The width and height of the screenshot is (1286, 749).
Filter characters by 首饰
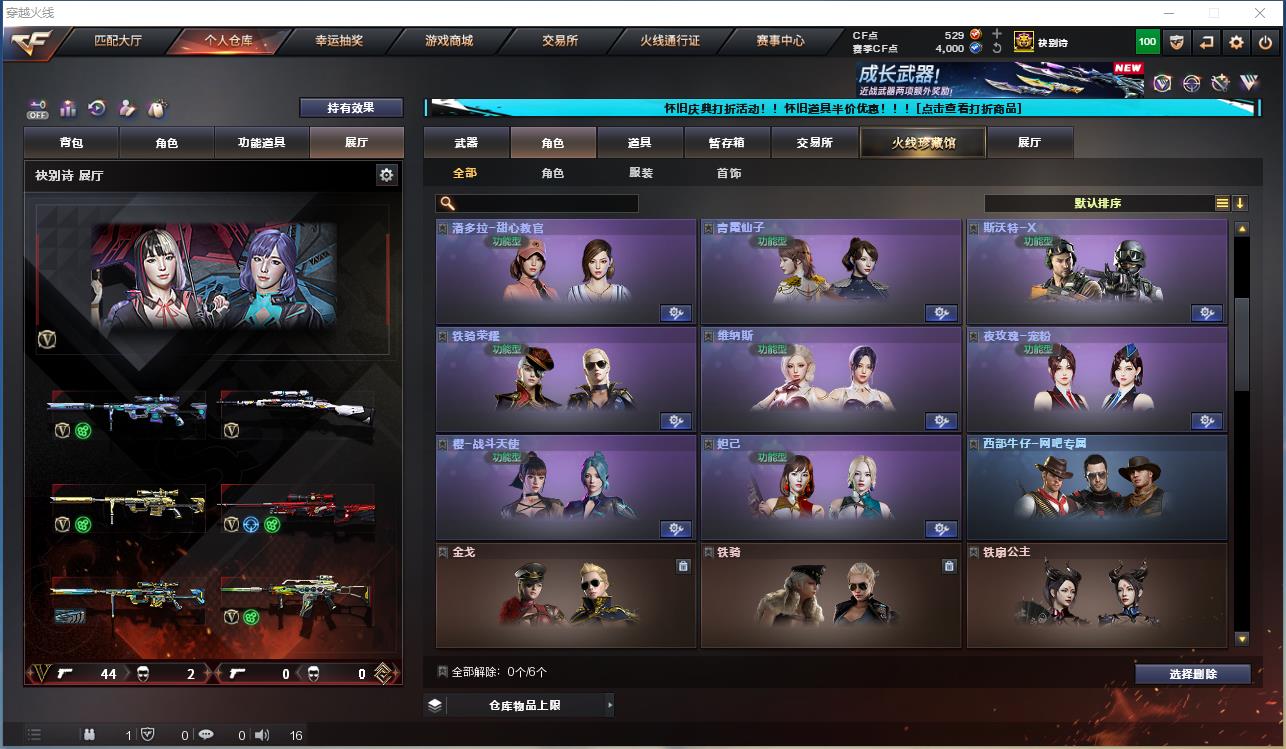(729, 173)
